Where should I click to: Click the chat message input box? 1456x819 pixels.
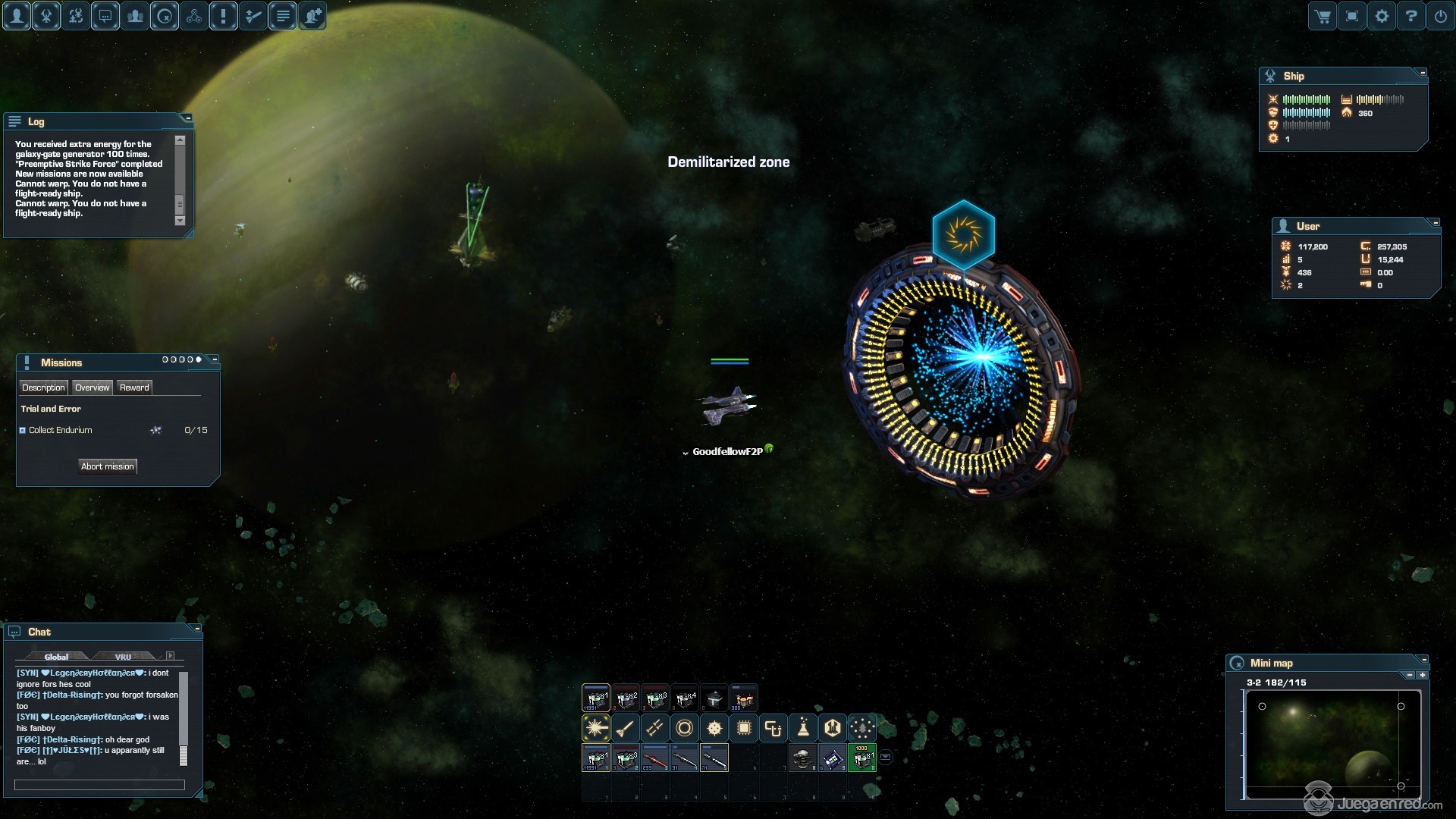pyautogui.click(x=99, y=785)
